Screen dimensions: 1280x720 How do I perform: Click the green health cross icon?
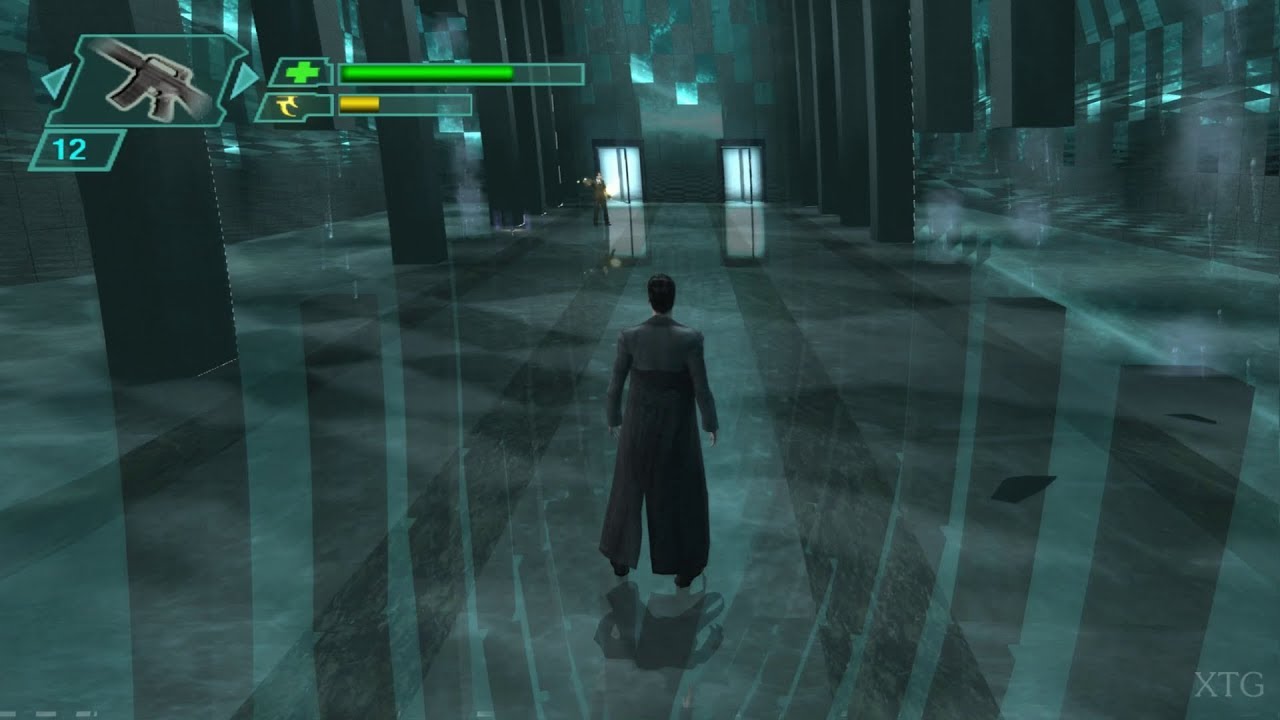(x=302, y=72)
